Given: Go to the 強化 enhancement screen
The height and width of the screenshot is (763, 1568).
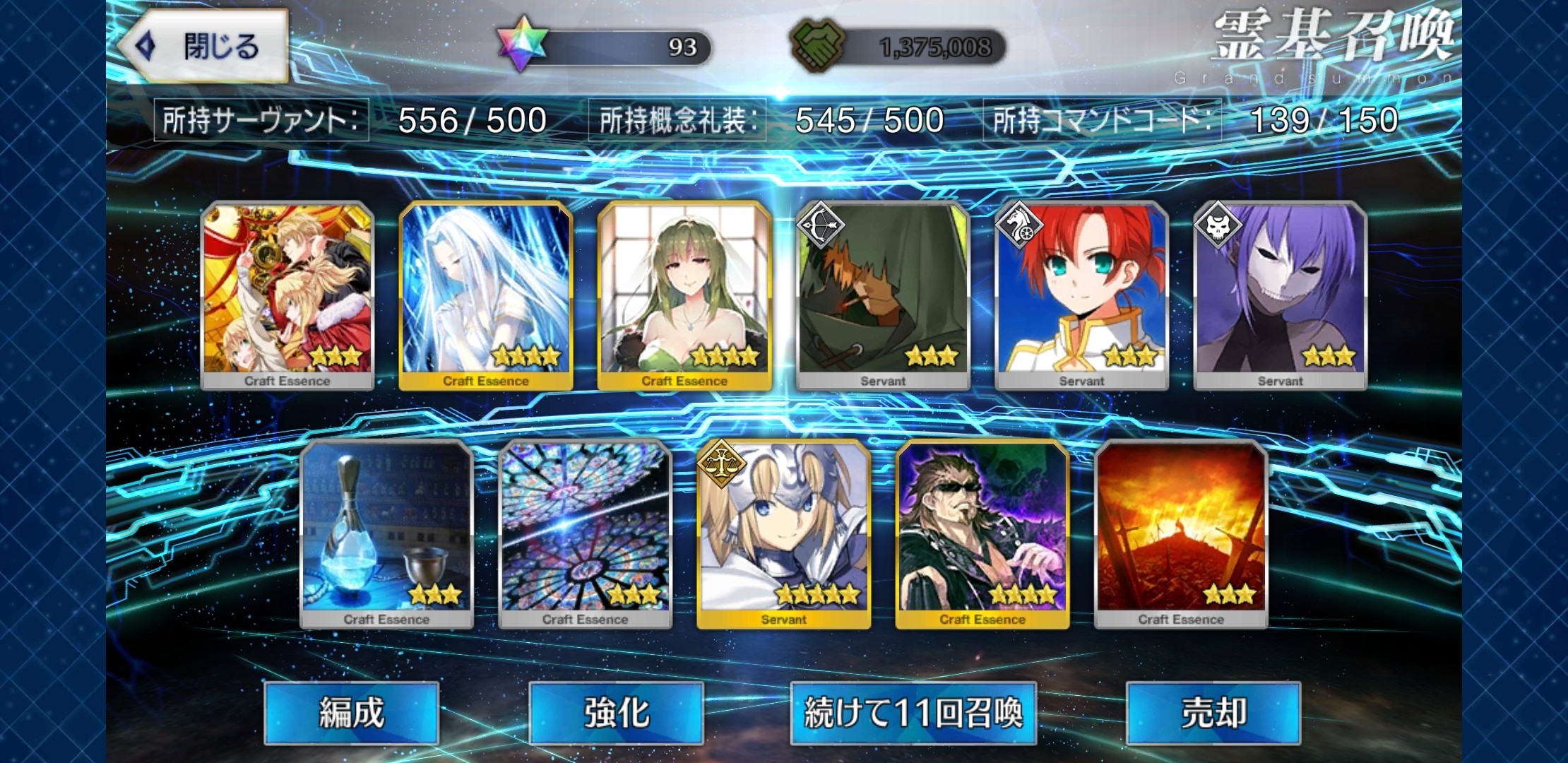Looking at the screenshot, I should 616,712.
